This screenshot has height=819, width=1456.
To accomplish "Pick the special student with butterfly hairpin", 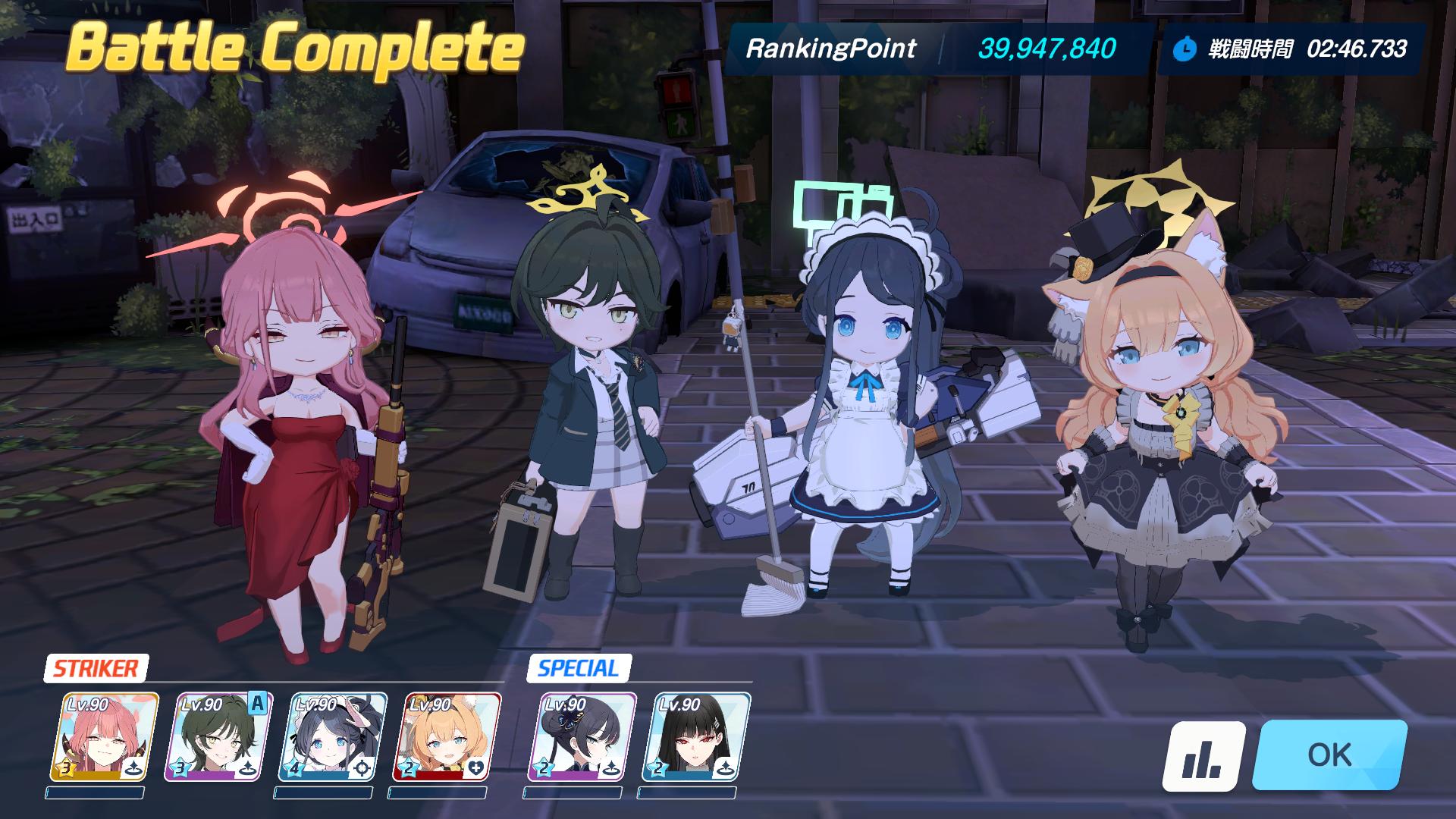I will click(x=582, y=736).
